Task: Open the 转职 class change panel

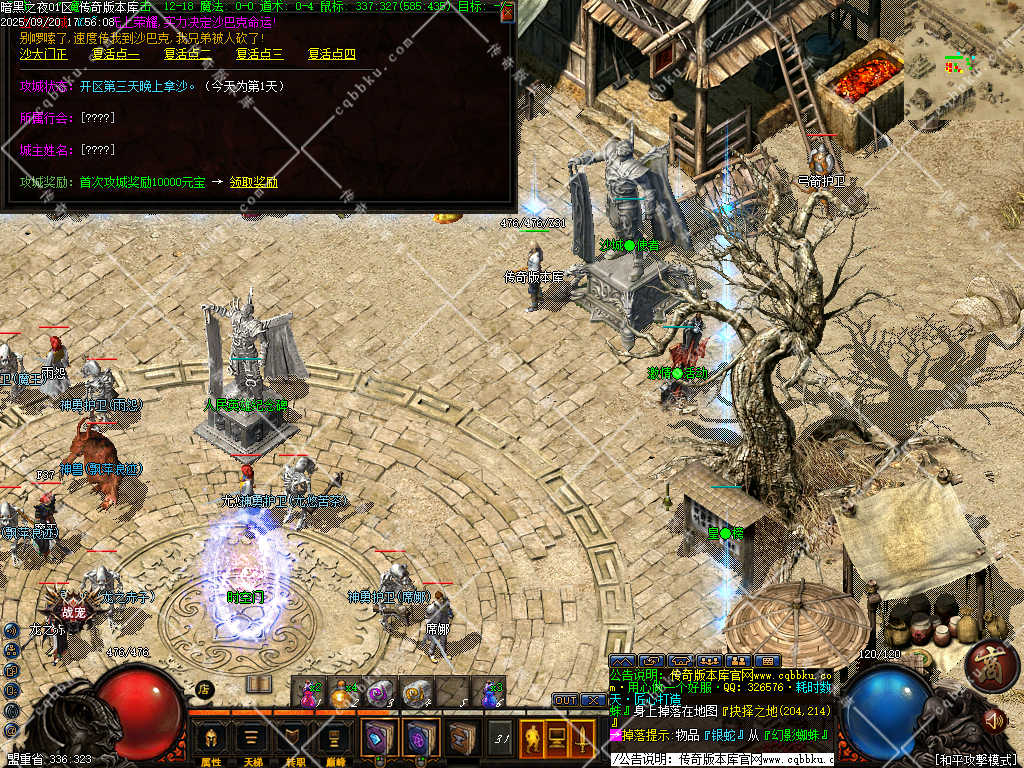Action: coord(292,741)
